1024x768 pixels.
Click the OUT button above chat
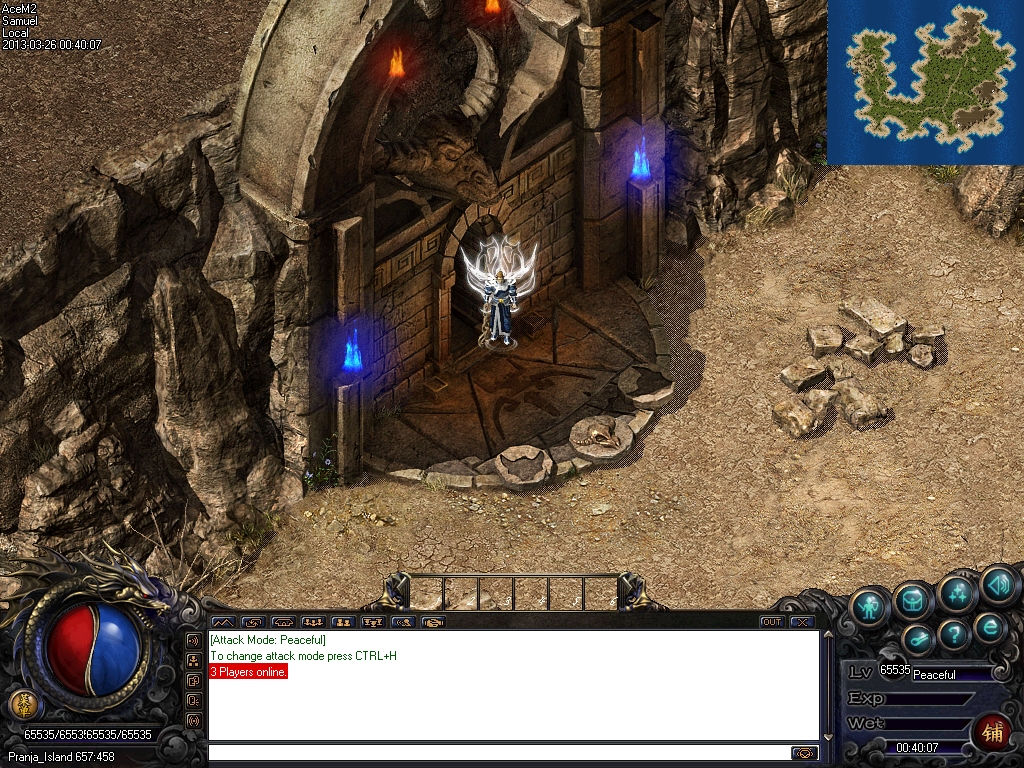point(771,622)
